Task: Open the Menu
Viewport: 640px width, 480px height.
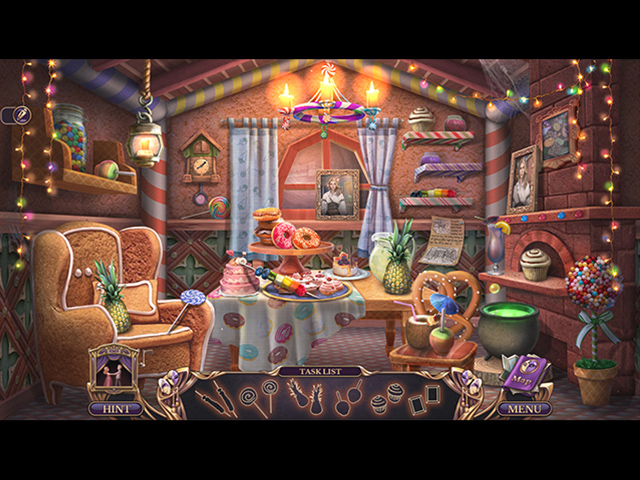Action: pos(525,408)
